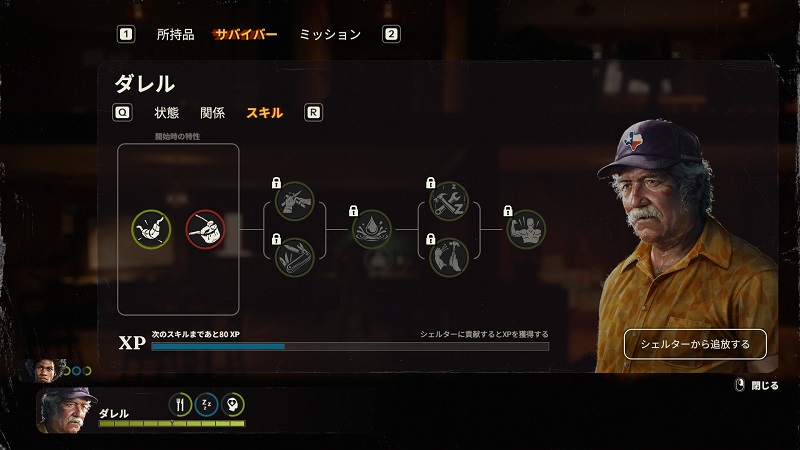
Task: Choose the locked arm with hammer skill
Action: pyautogui.click(x=448, y=258)
